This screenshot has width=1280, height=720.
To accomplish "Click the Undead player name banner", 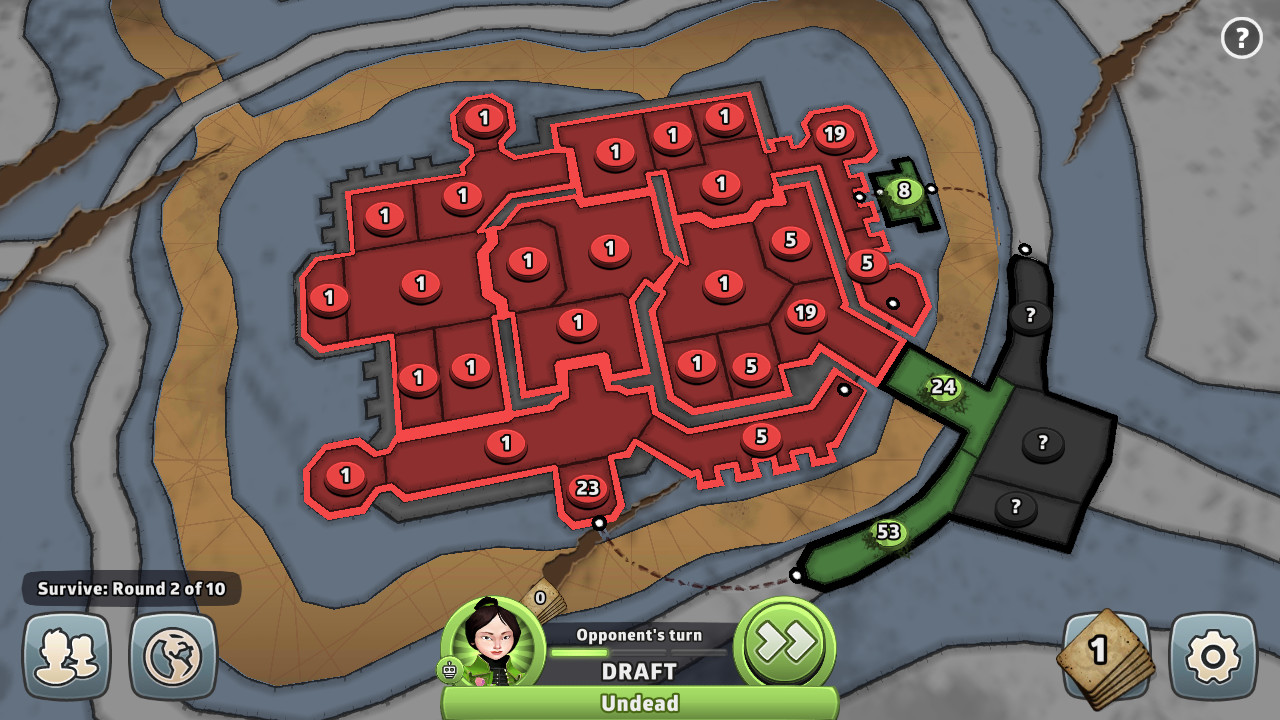I will pyautogui.click(x=640, y=703).
